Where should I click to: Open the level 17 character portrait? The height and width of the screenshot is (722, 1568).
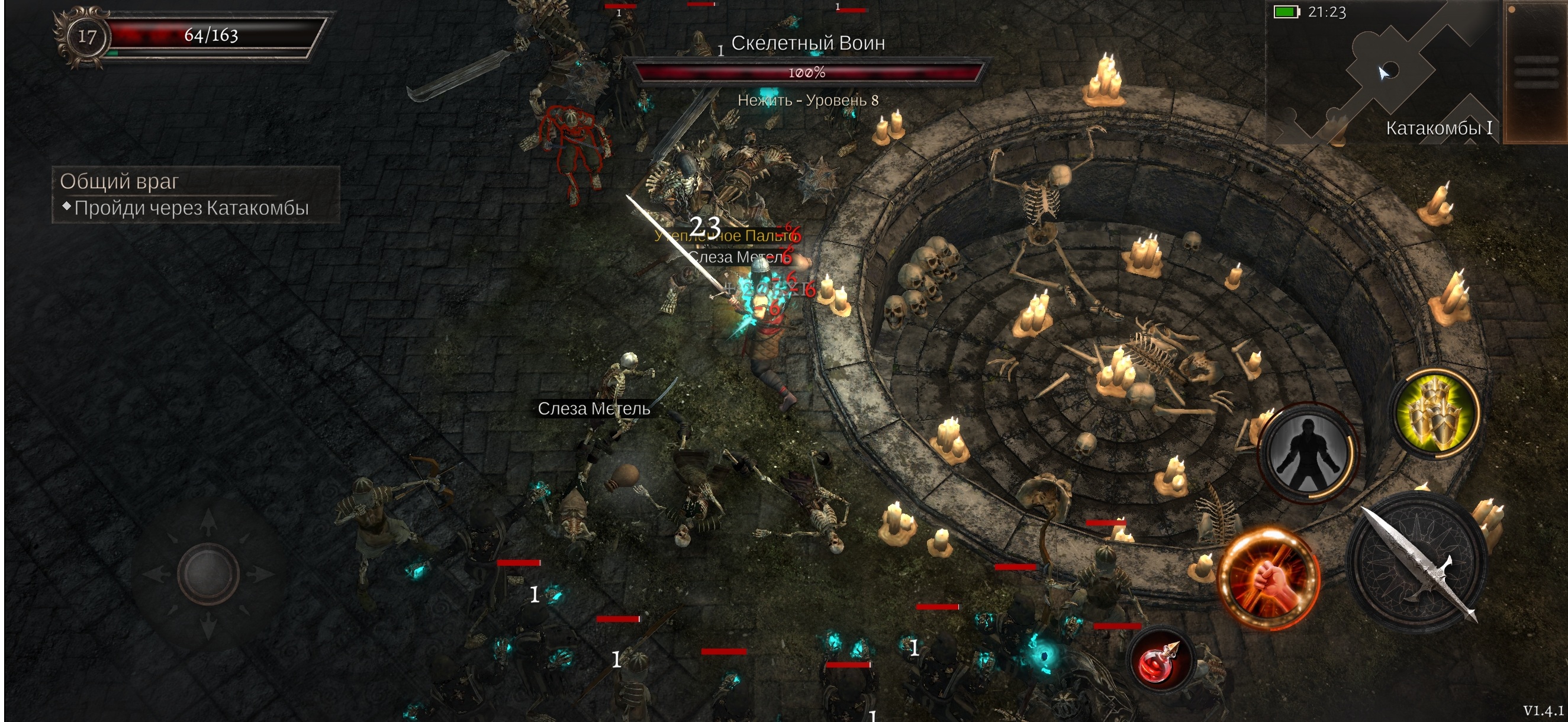click(x=86, y=37)
